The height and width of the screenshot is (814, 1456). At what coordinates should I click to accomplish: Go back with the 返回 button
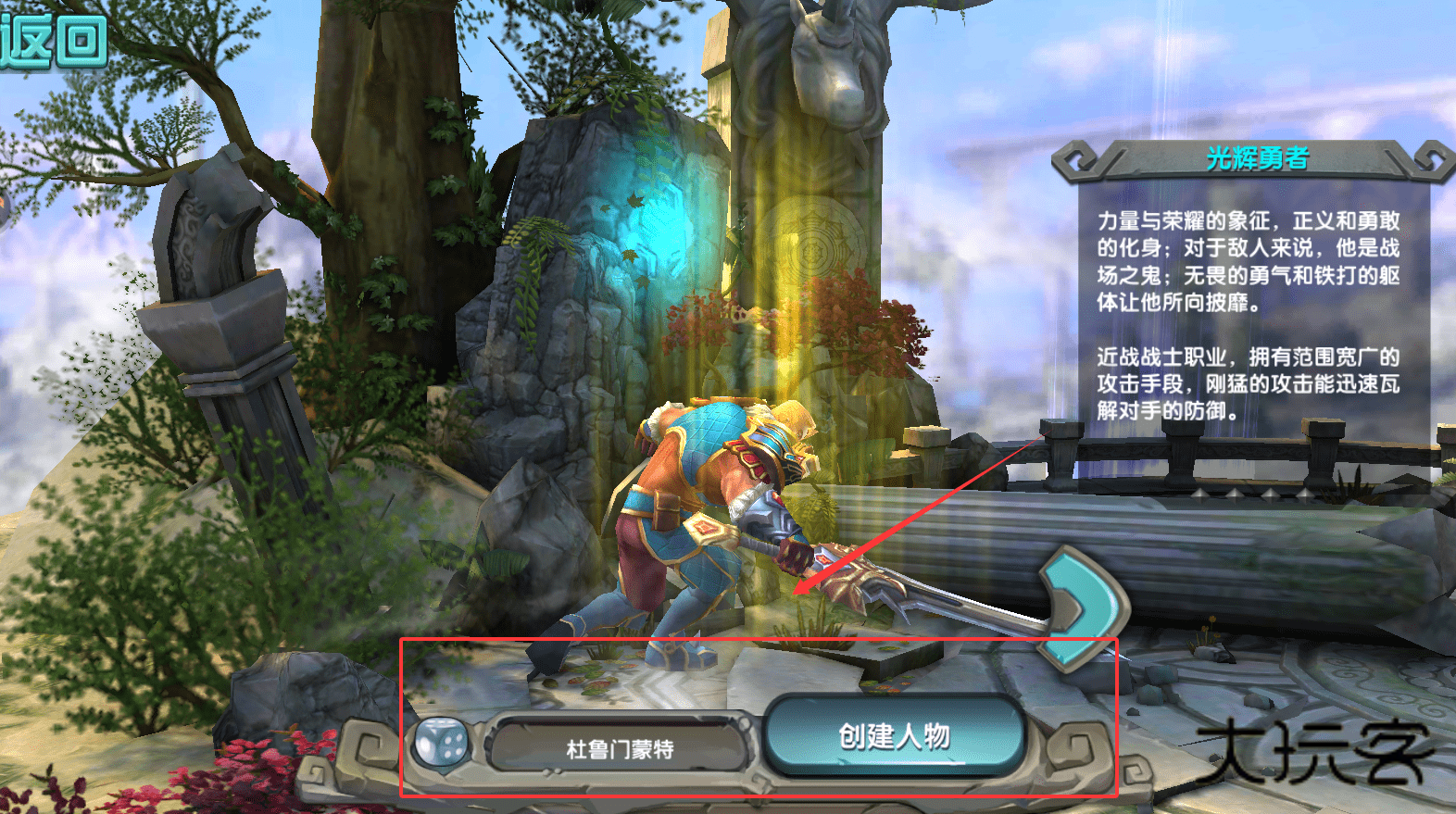tap(54, 39)
